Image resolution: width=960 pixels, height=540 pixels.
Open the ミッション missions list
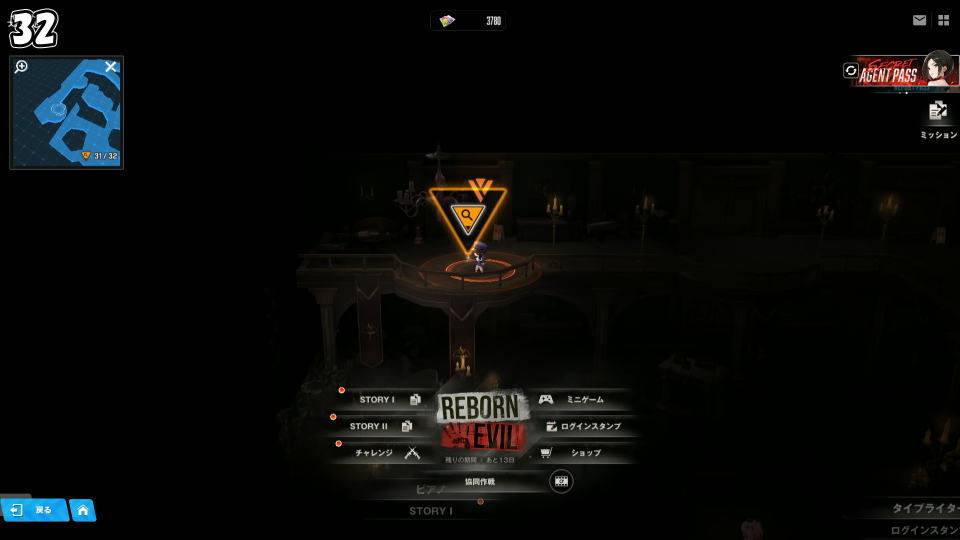pyautogui.click(x=938, y=119)
